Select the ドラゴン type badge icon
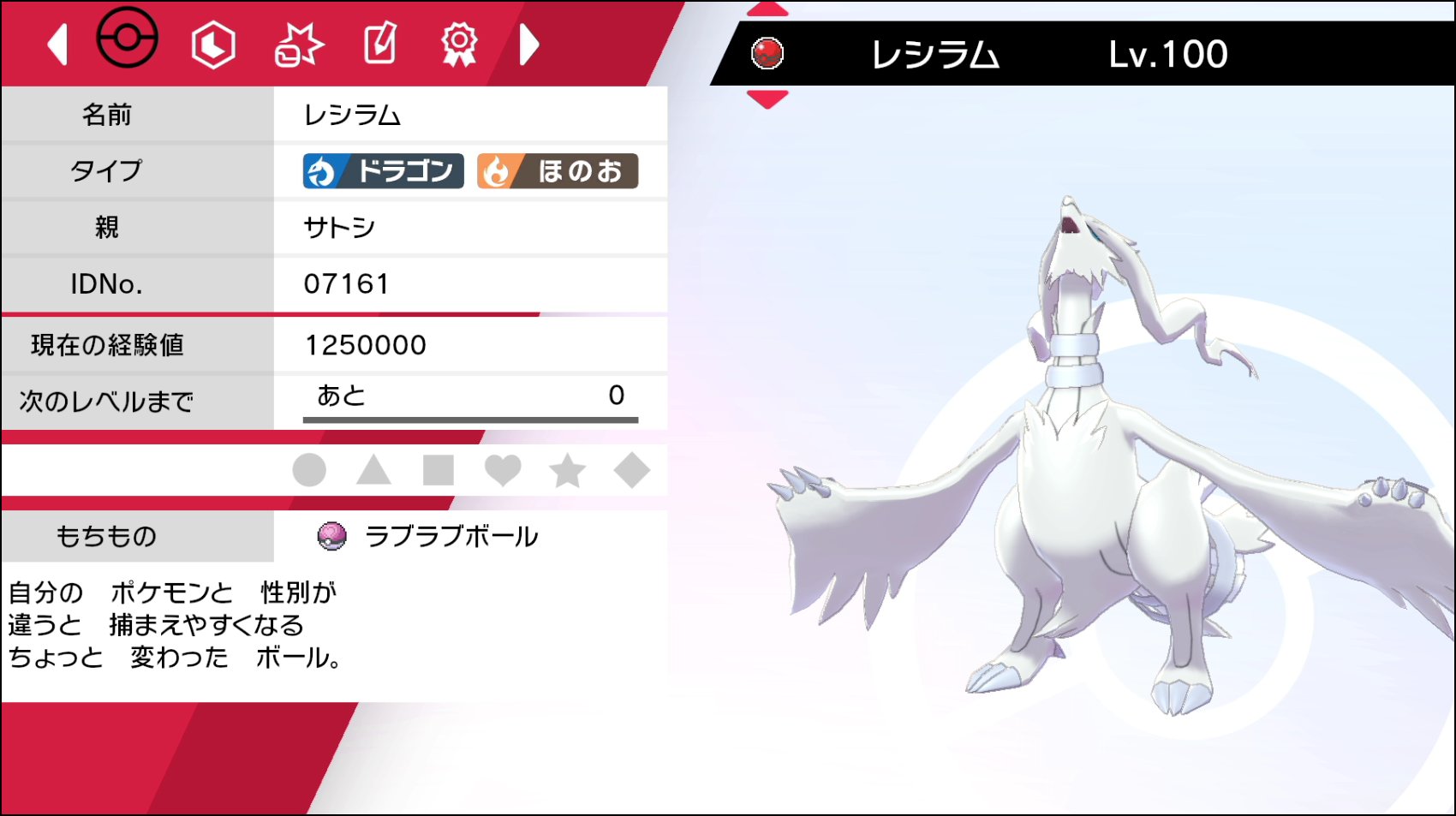1456x816 pixels. click(380, 170)
